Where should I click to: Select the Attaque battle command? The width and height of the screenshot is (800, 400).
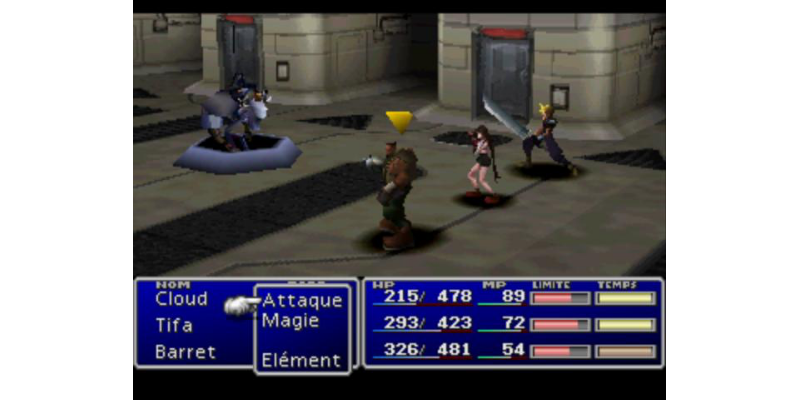[x=302, y=300]
